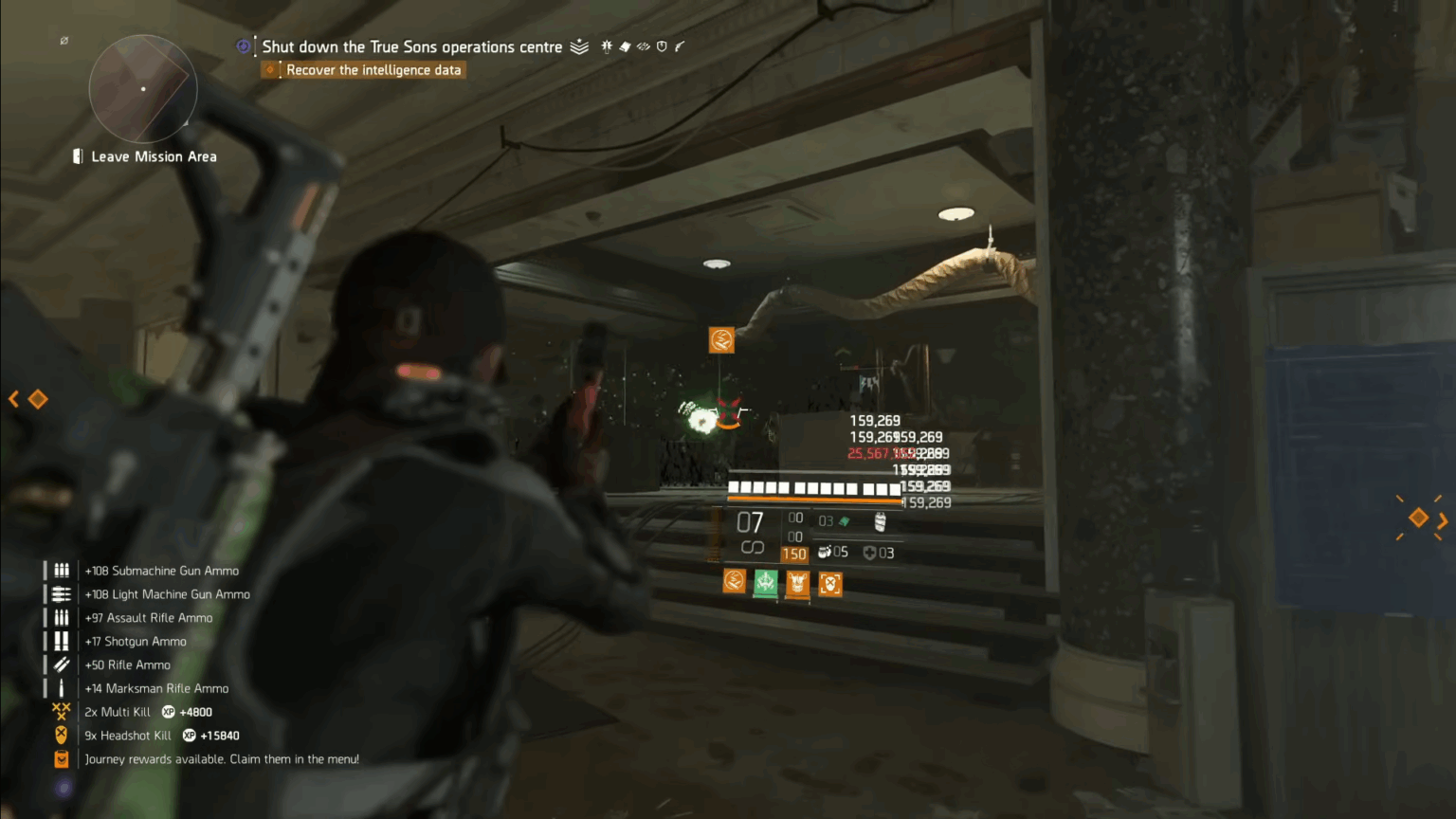This screenshot has width=1456, height=819.
Task: Select the fabric material reward icon
Action: click(x=625, y=46)
